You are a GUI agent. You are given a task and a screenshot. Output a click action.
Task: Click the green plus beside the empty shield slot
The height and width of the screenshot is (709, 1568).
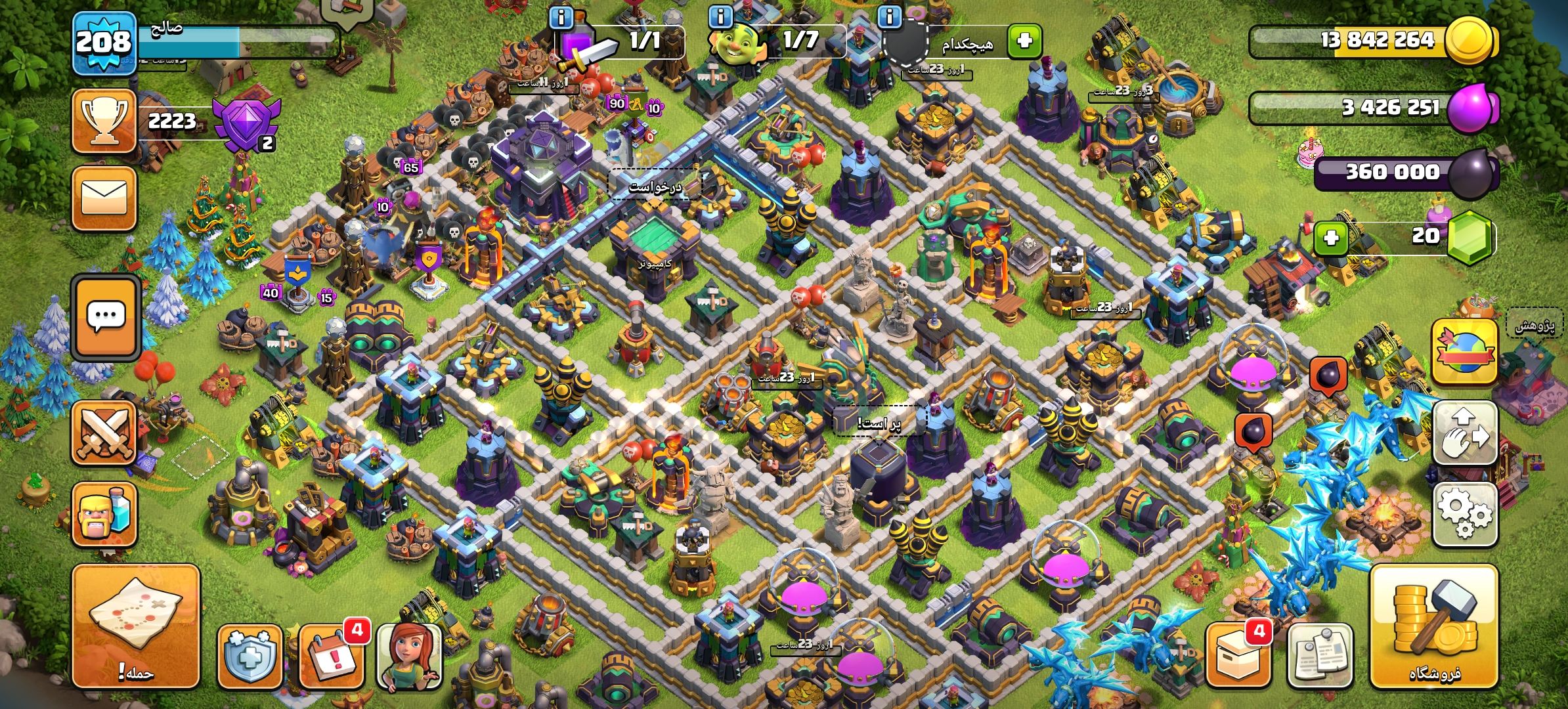pos(1024,41)
